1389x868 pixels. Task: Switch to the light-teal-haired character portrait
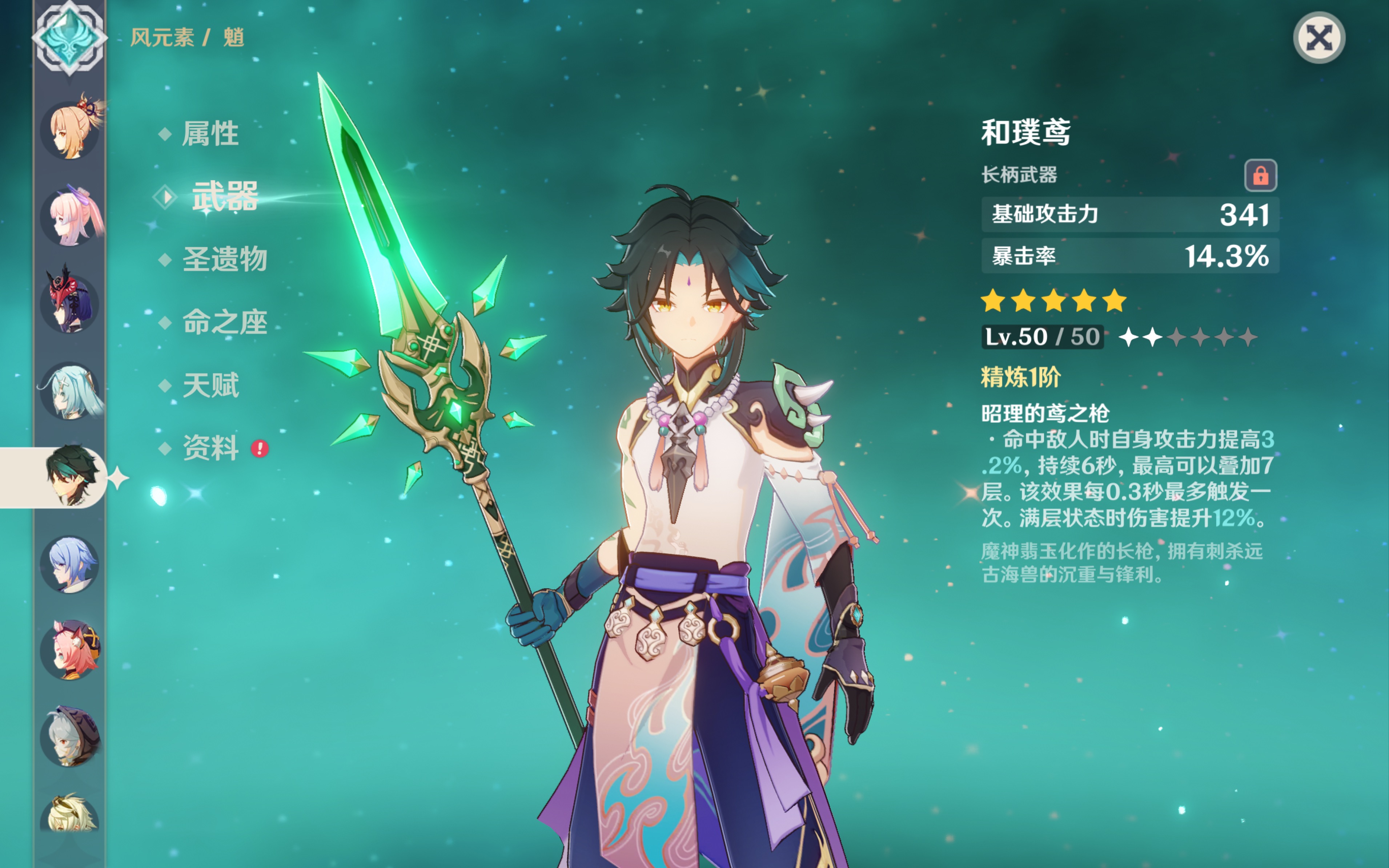[70, 391]
